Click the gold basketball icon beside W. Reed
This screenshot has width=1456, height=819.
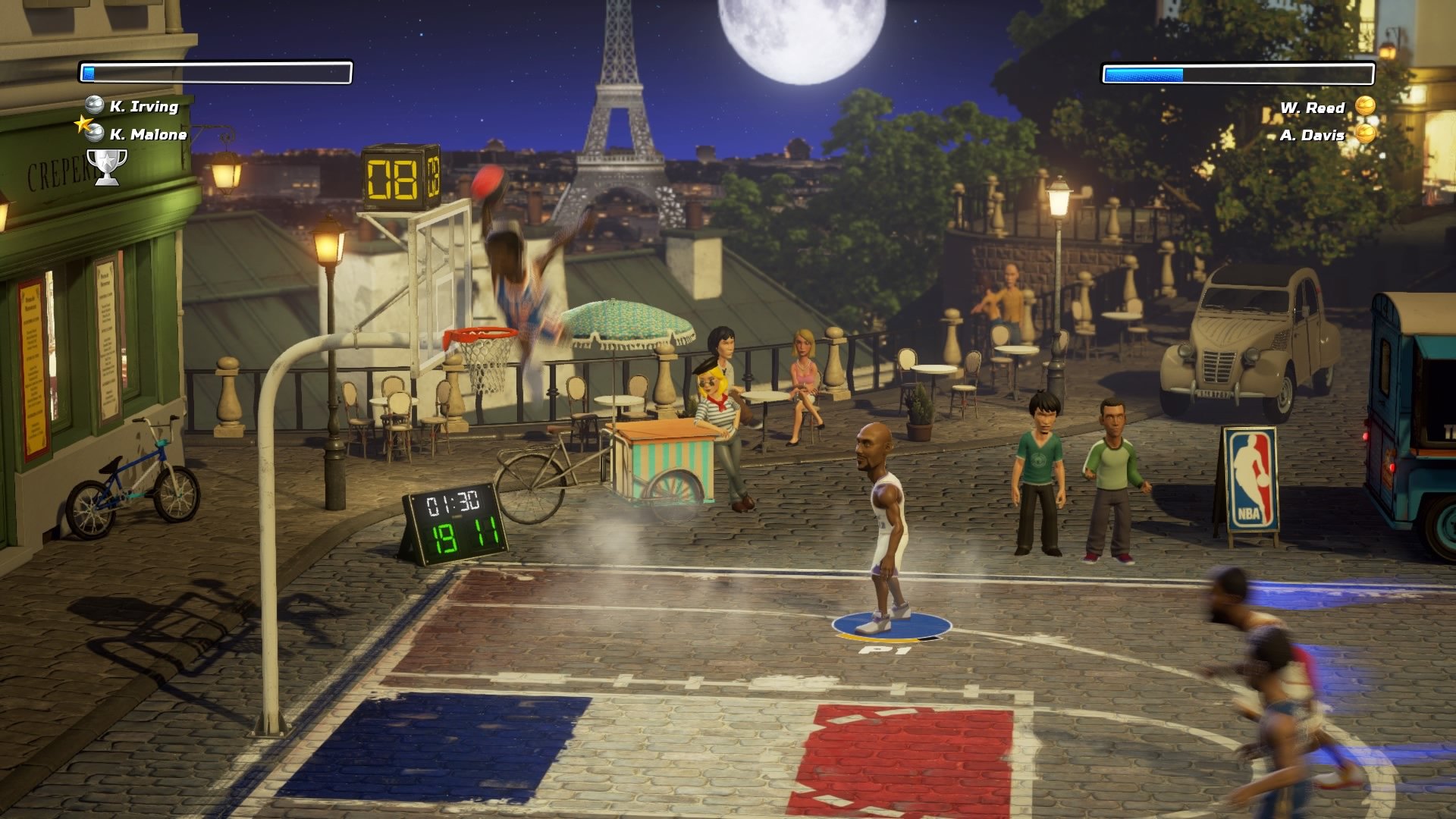tap(1364, 108)
